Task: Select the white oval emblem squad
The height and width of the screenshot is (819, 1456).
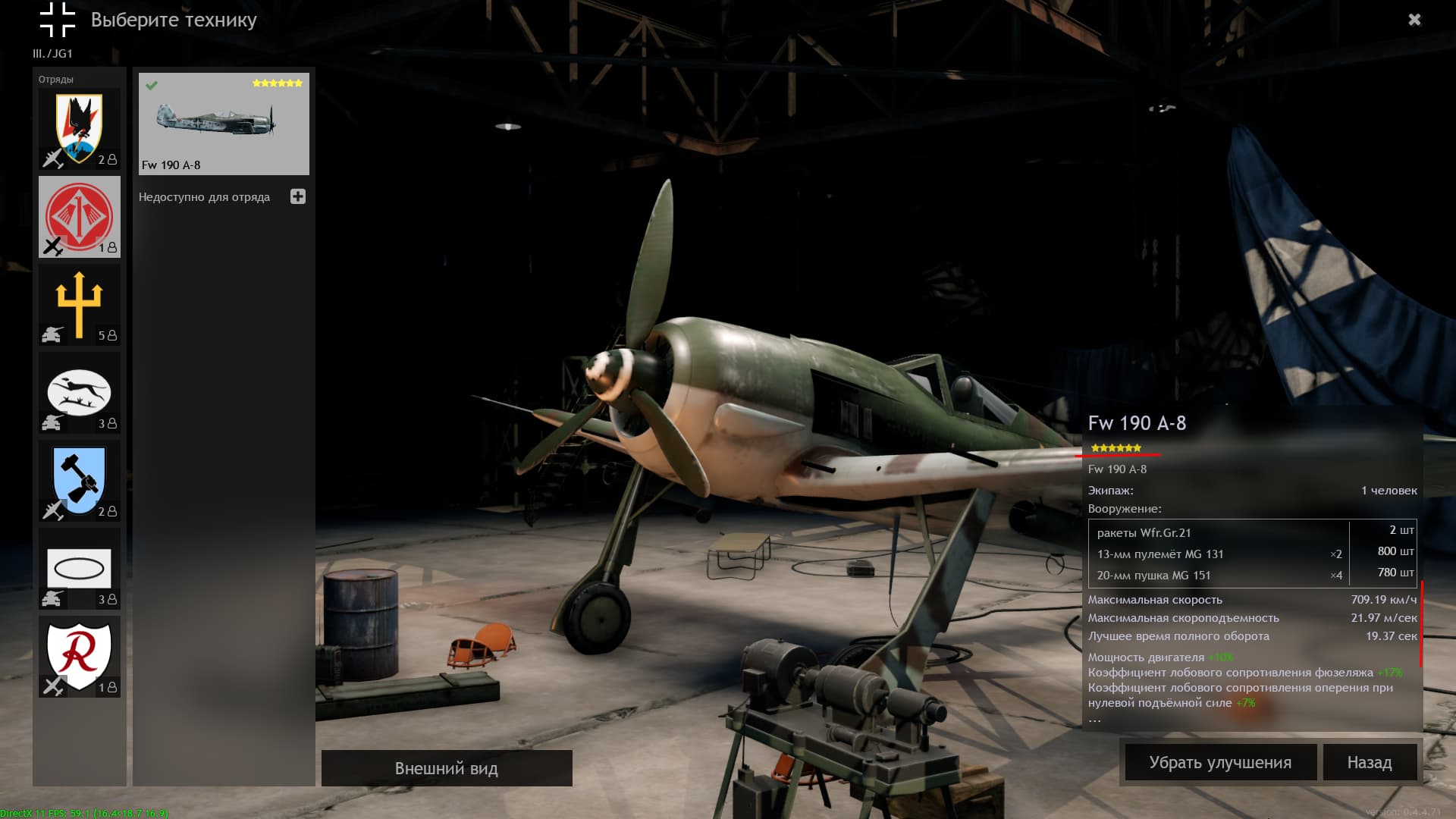Action: tap(80, 569)
